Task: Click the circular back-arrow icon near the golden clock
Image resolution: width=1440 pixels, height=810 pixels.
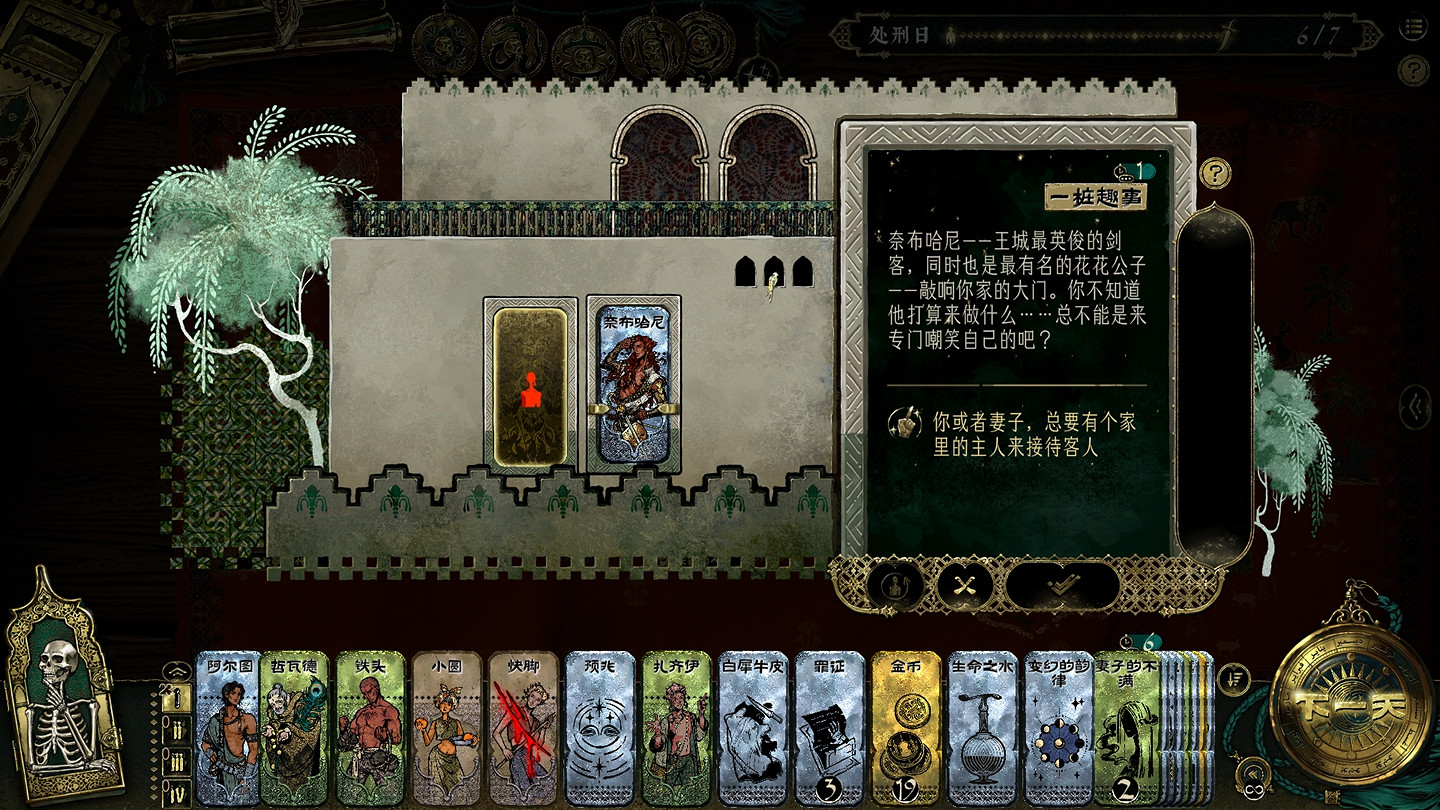Action: (1252, 773)
